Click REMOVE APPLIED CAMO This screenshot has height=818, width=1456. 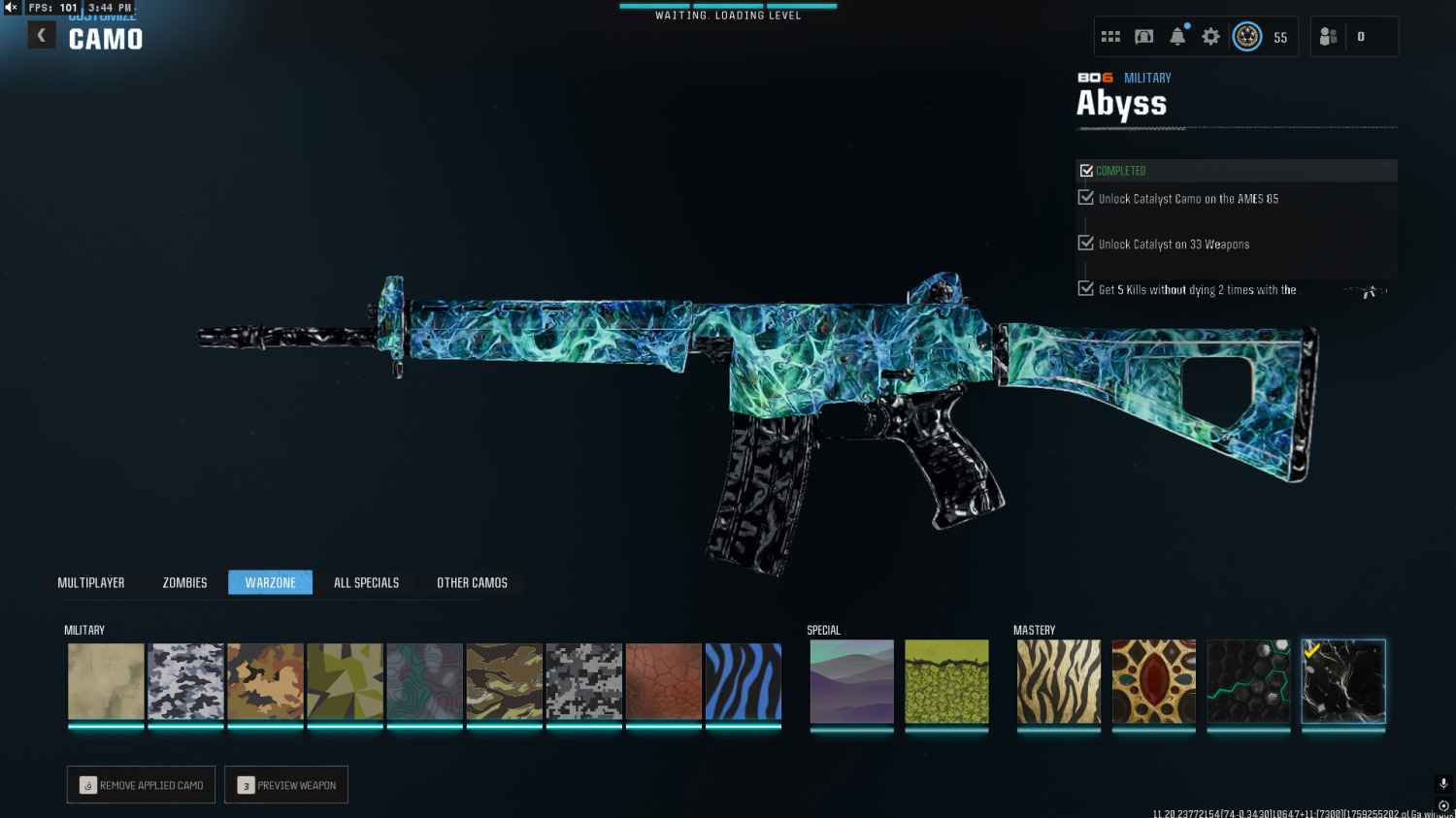(141, 784)
